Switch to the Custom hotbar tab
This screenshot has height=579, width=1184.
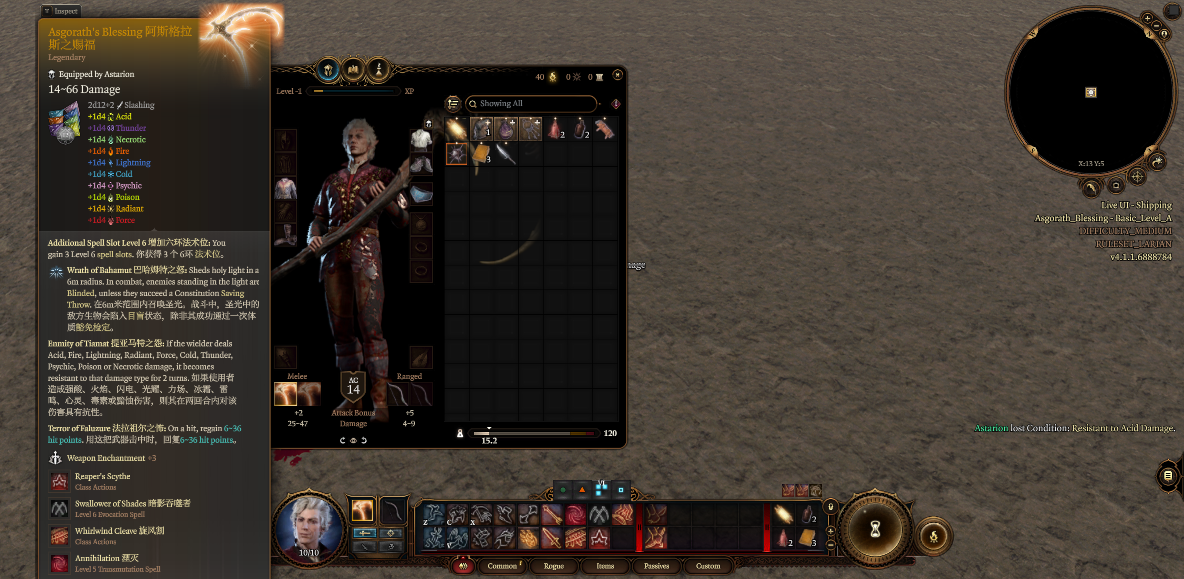tap(708, 566)
